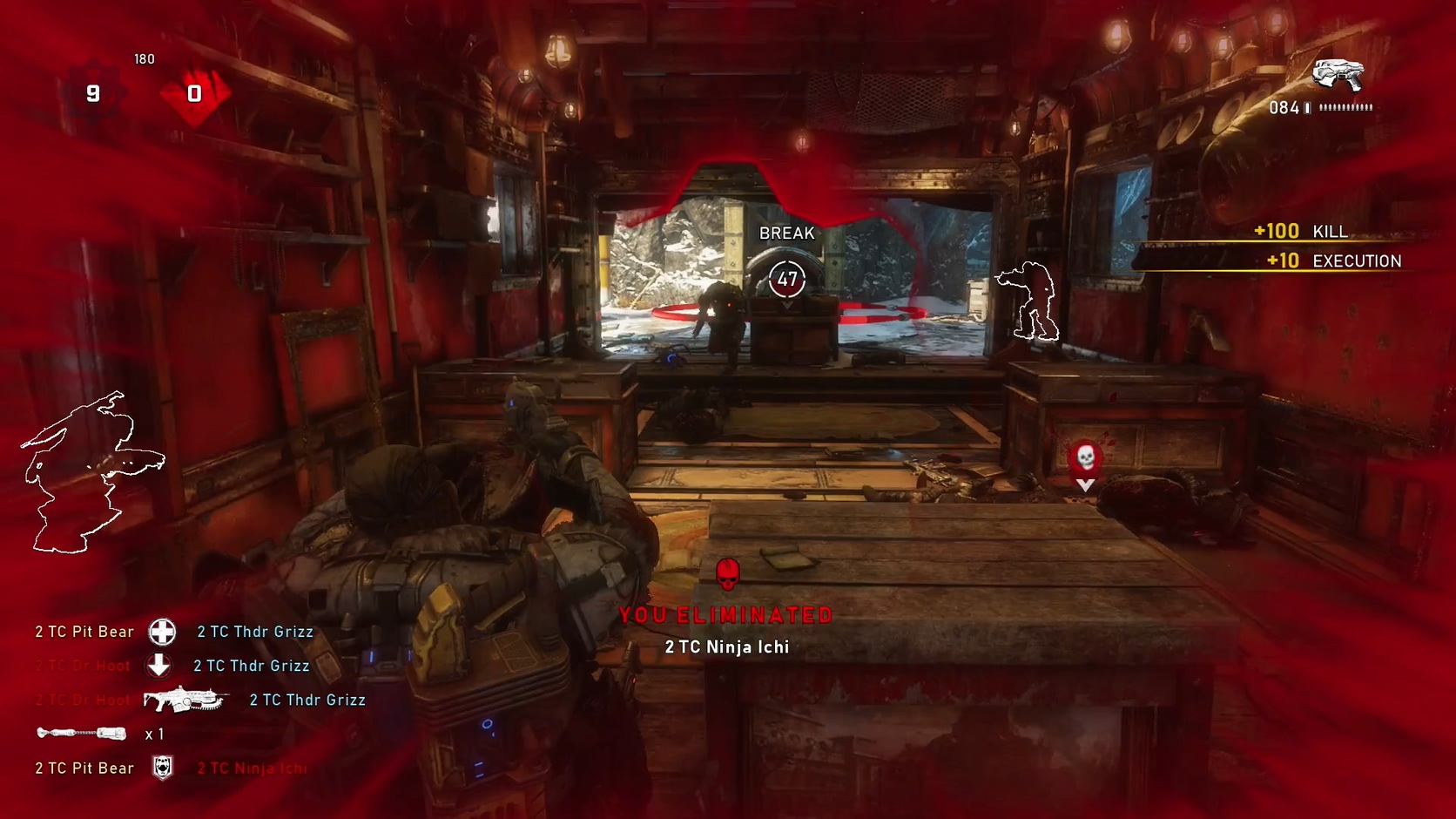Click the eliminated player name 2 TC Ninja Ichi
This screenshot has width=1456, height=819.
pos(726,646)
